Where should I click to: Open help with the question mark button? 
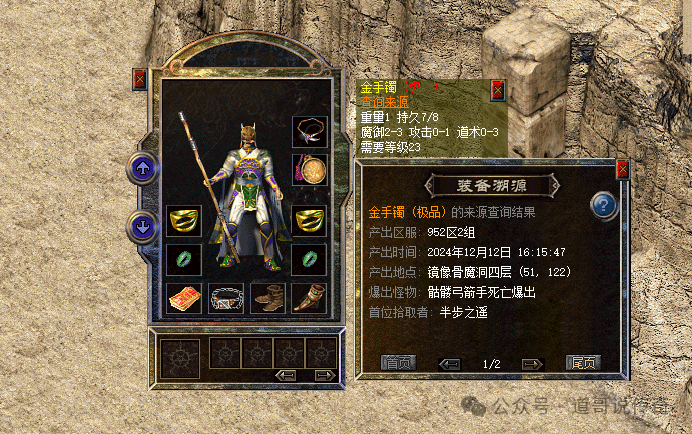602,206
